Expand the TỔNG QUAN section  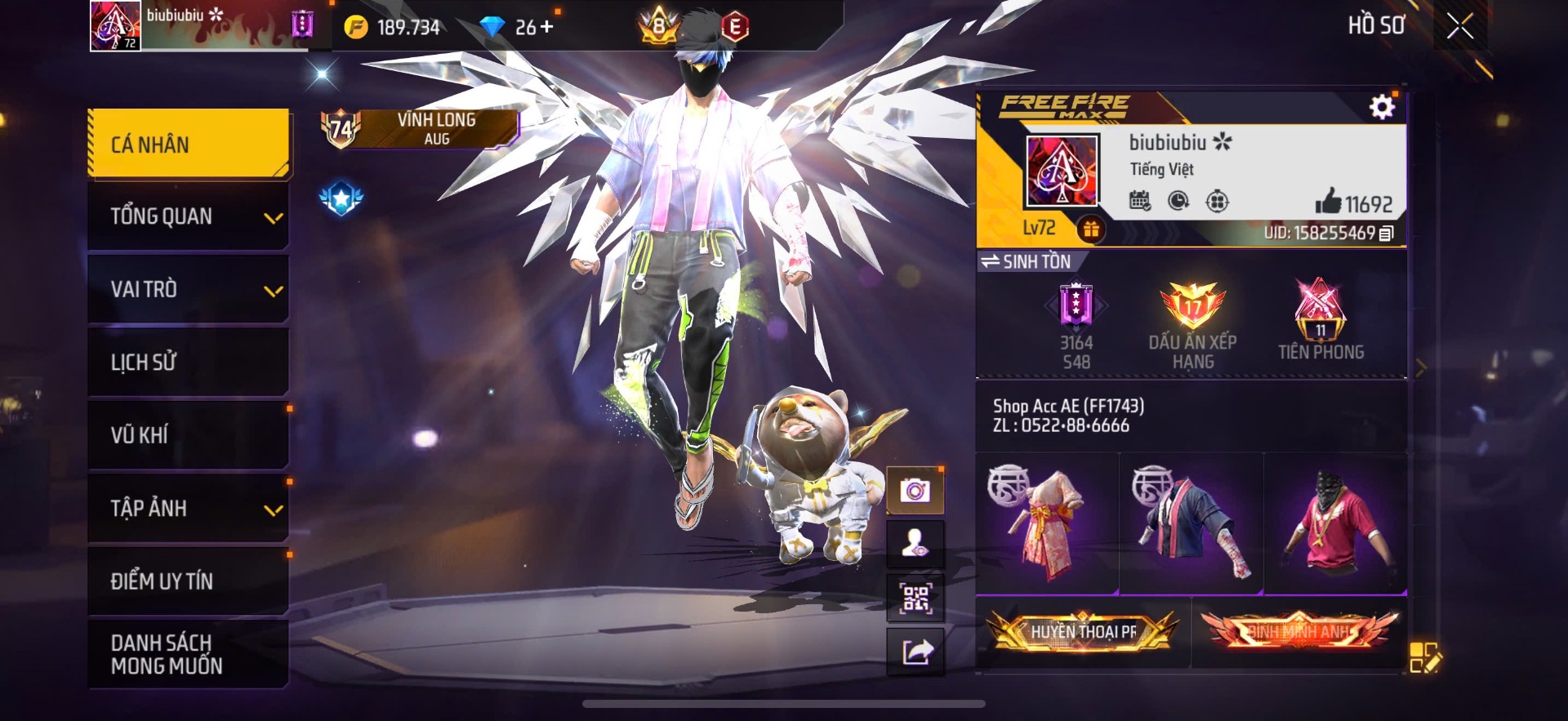188,216
